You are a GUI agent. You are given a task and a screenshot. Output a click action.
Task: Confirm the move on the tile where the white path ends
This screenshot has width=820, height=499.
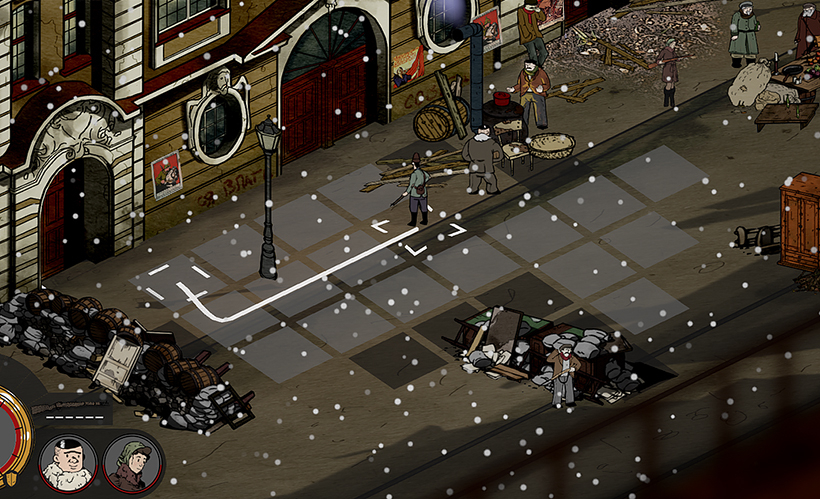178,281
